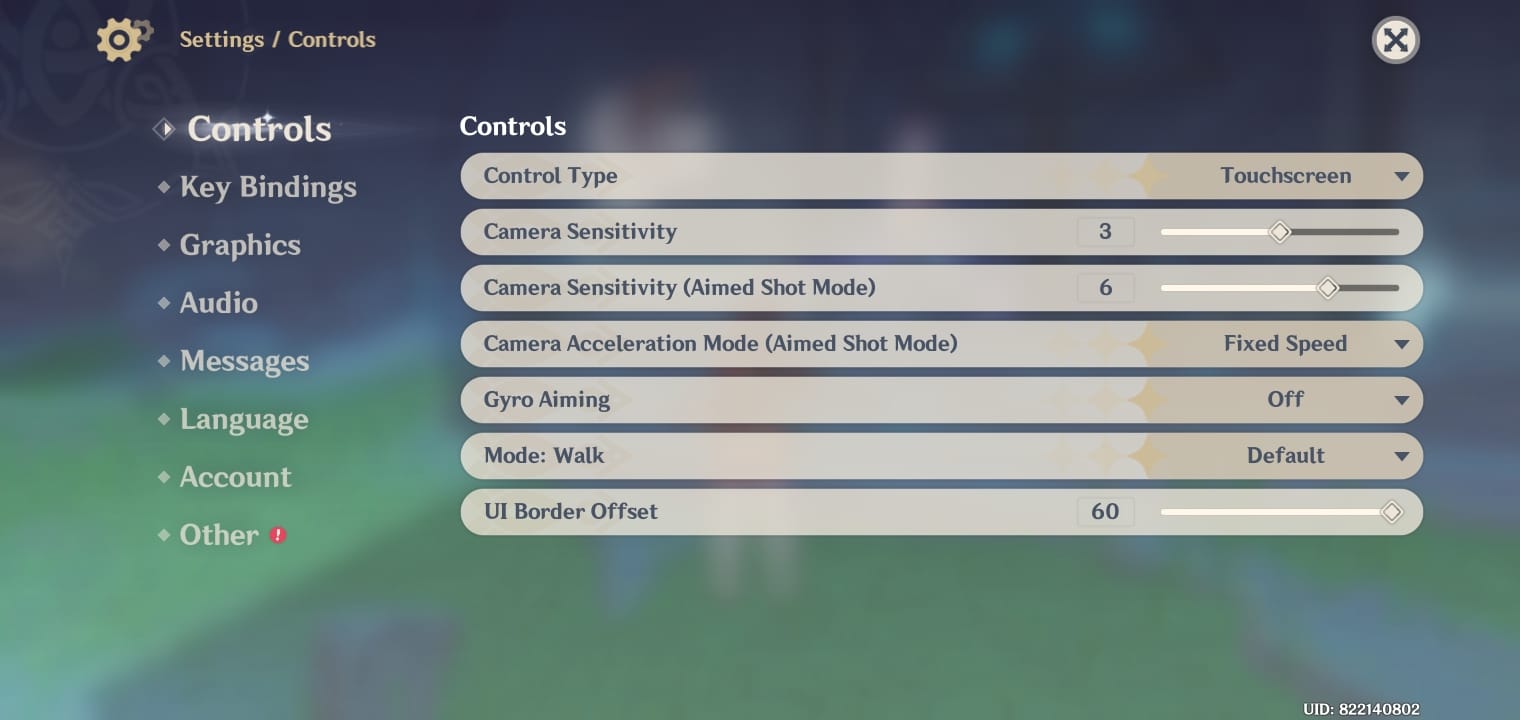Click the red alert badge beside Other
1520x720 pixels.
(276, 536)
